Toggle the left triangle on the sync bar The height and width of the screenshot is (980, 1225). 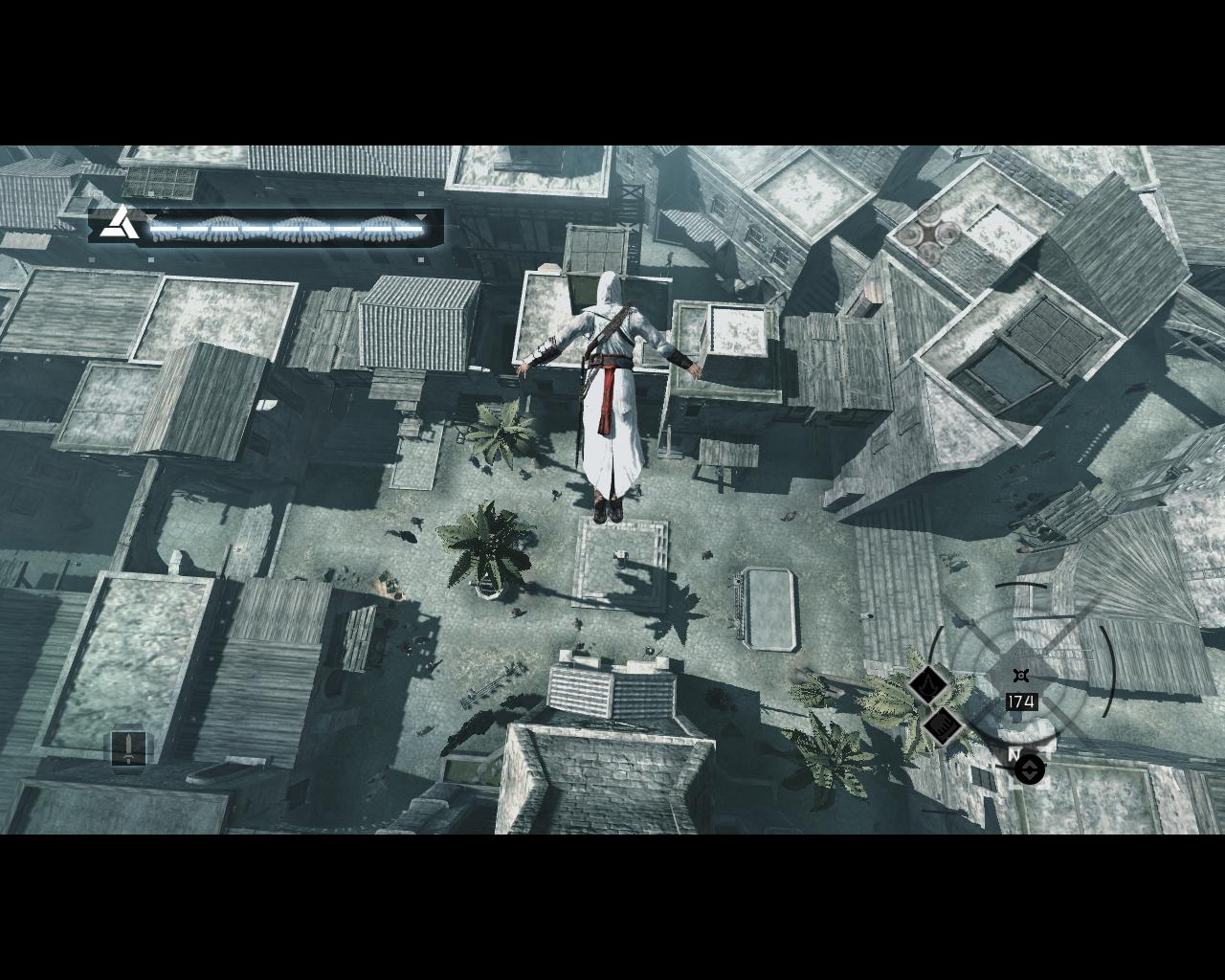point(152,217)
